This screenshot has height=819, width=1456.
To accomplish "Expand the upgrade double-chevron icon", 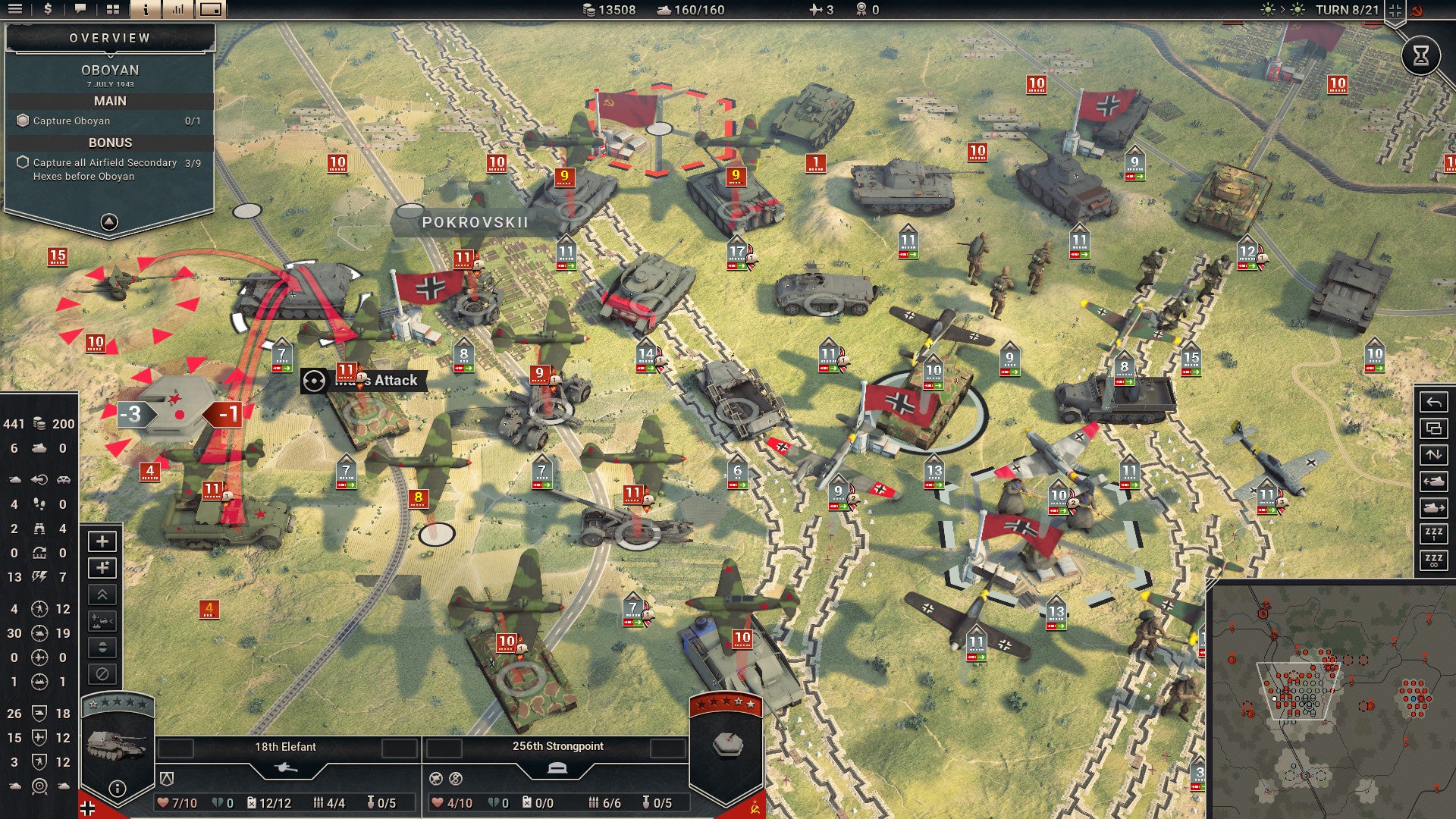I will click(x=102, y=593).
